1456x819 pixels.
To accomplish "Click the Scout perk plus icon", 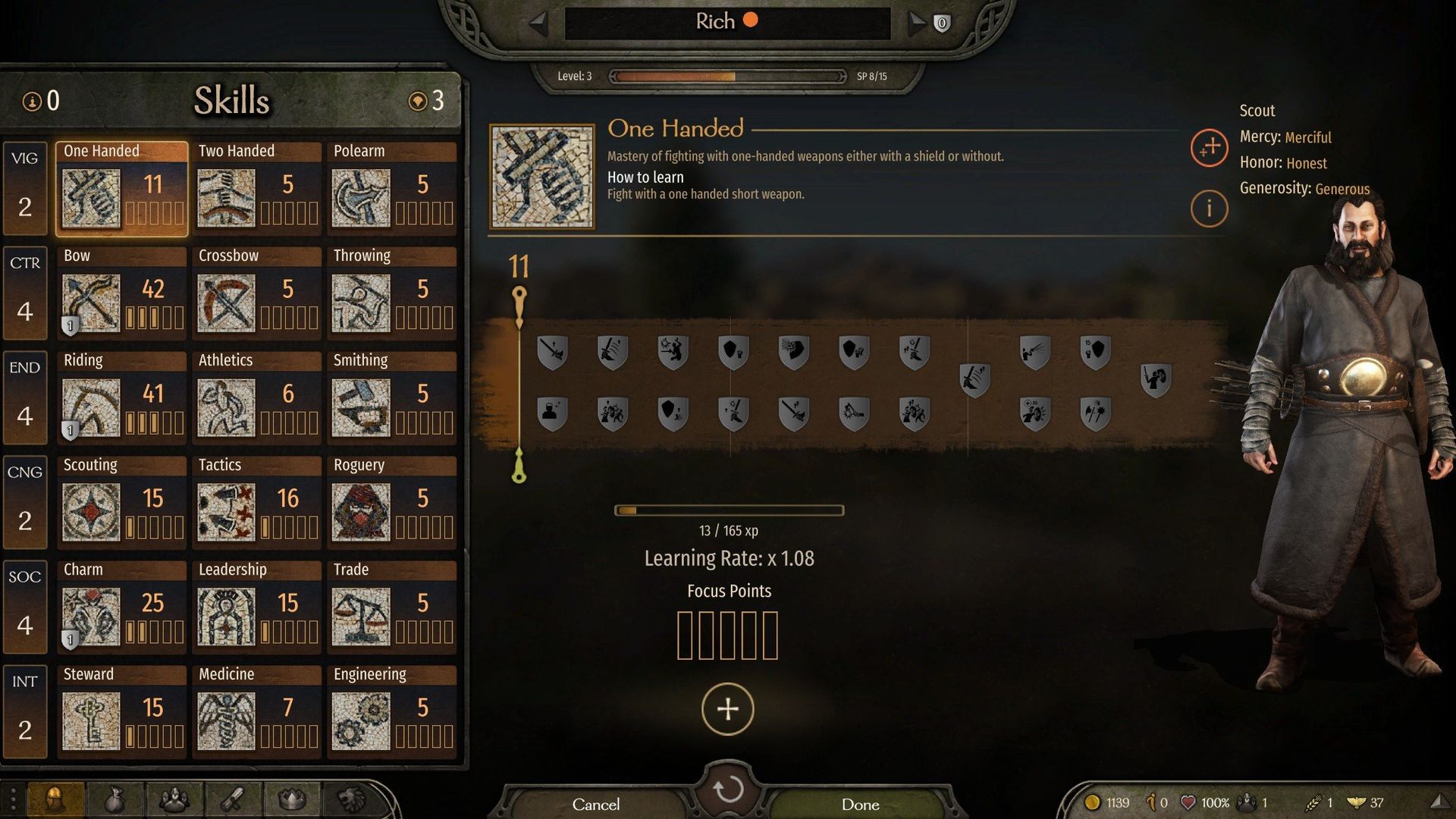I will pyautogui.click(x=1210, y=149).
